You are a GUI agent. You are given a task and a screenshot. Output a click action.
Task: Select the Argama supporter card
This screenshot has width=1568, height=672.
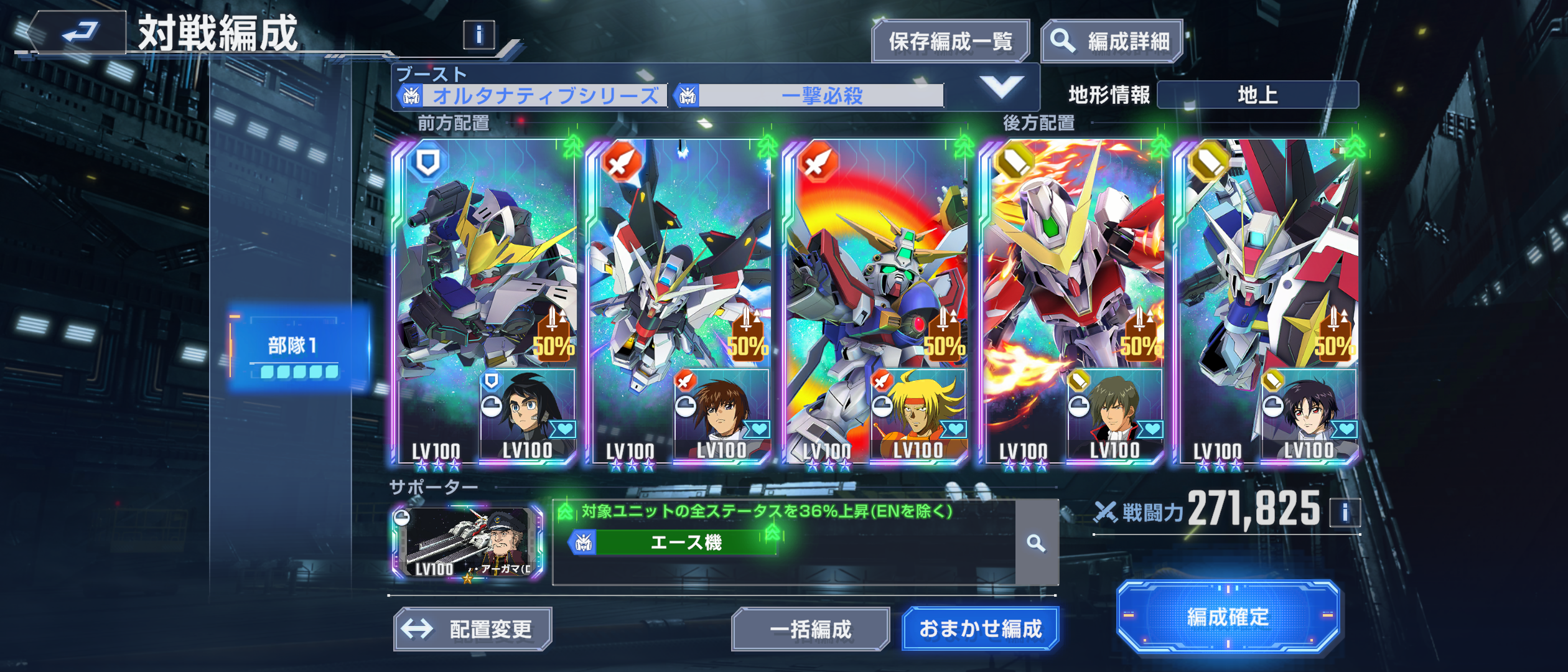[x=467, y=543]
